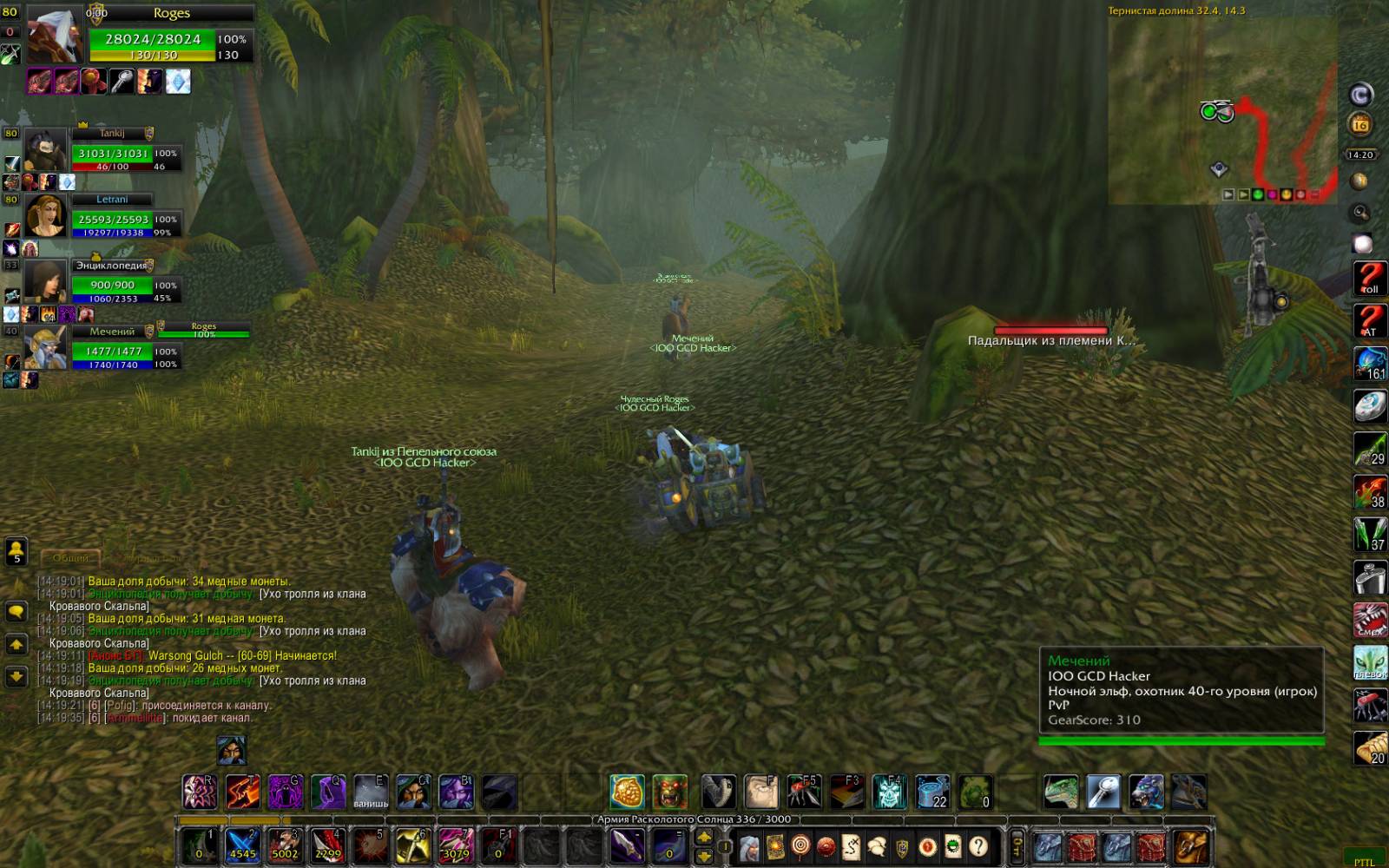Activate the Vanish ability labeled ваниш
The width and height of the screenshot is (1389, 868).
tap(371, 792)
